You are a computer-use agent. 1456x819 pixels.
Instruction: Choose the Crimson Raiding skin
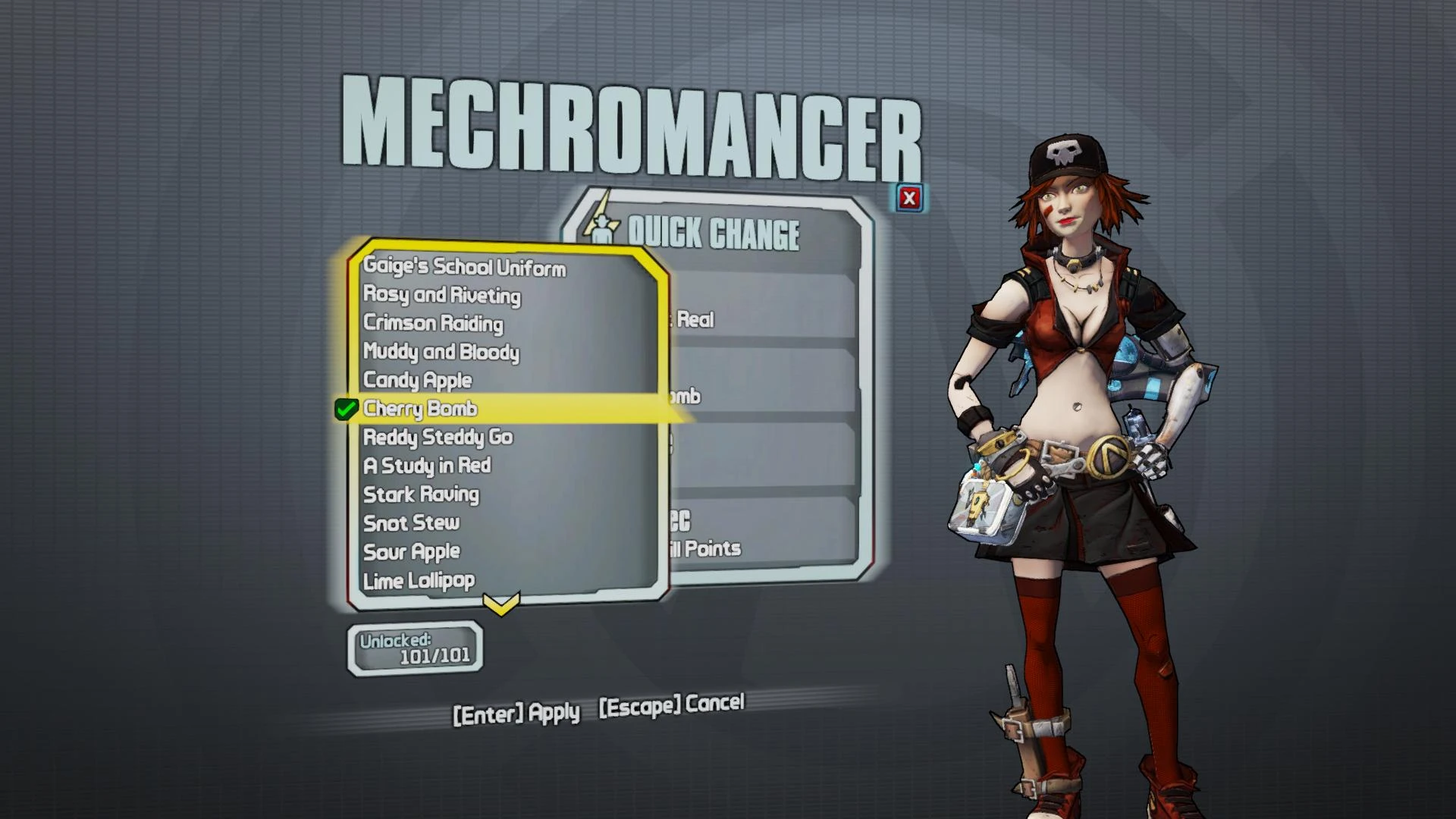pyautogui.click(x=433, y=324)
